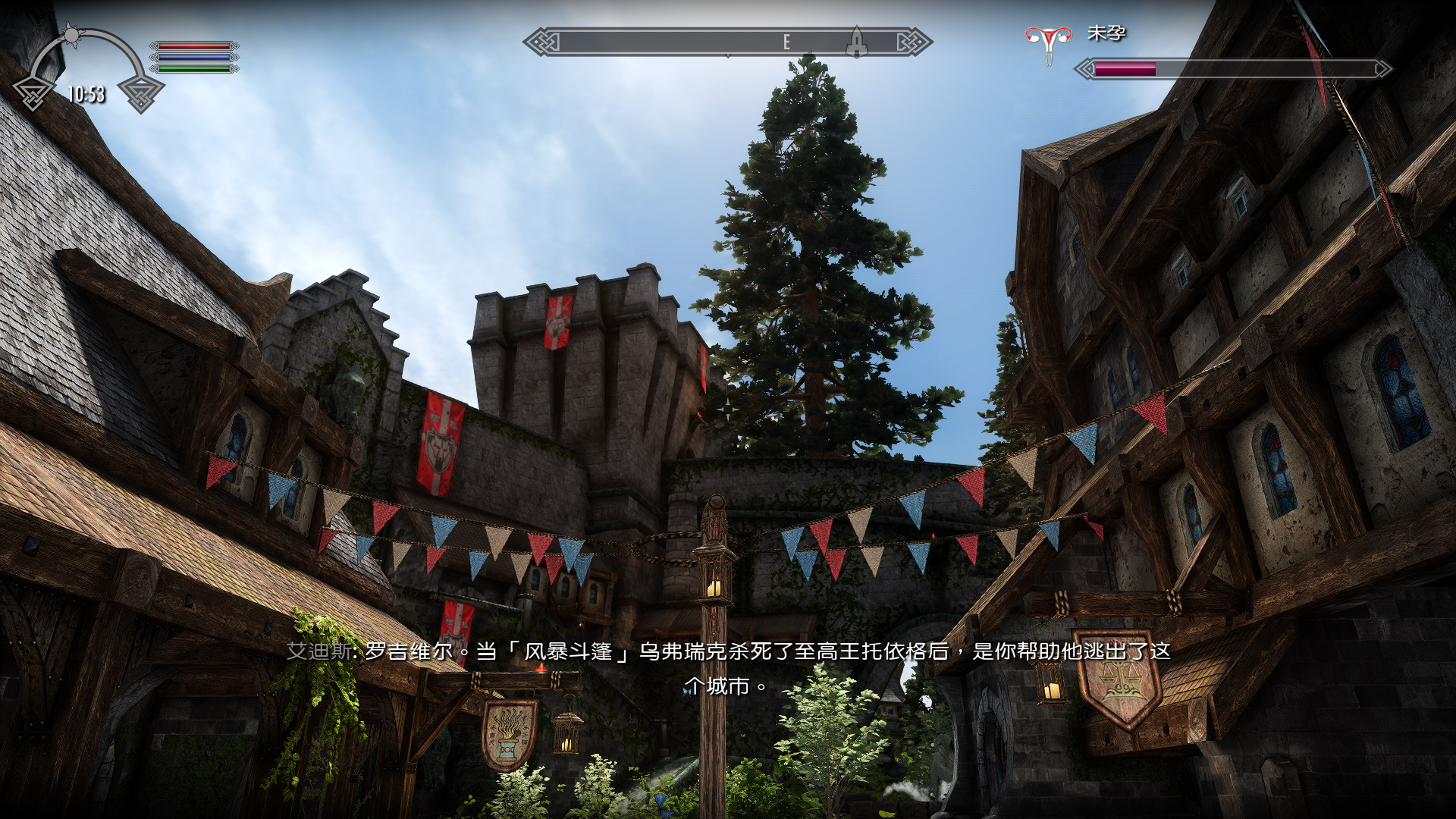Click the compass bar at top center
This screenshot has width=1456, height=819.
(726, 42)
